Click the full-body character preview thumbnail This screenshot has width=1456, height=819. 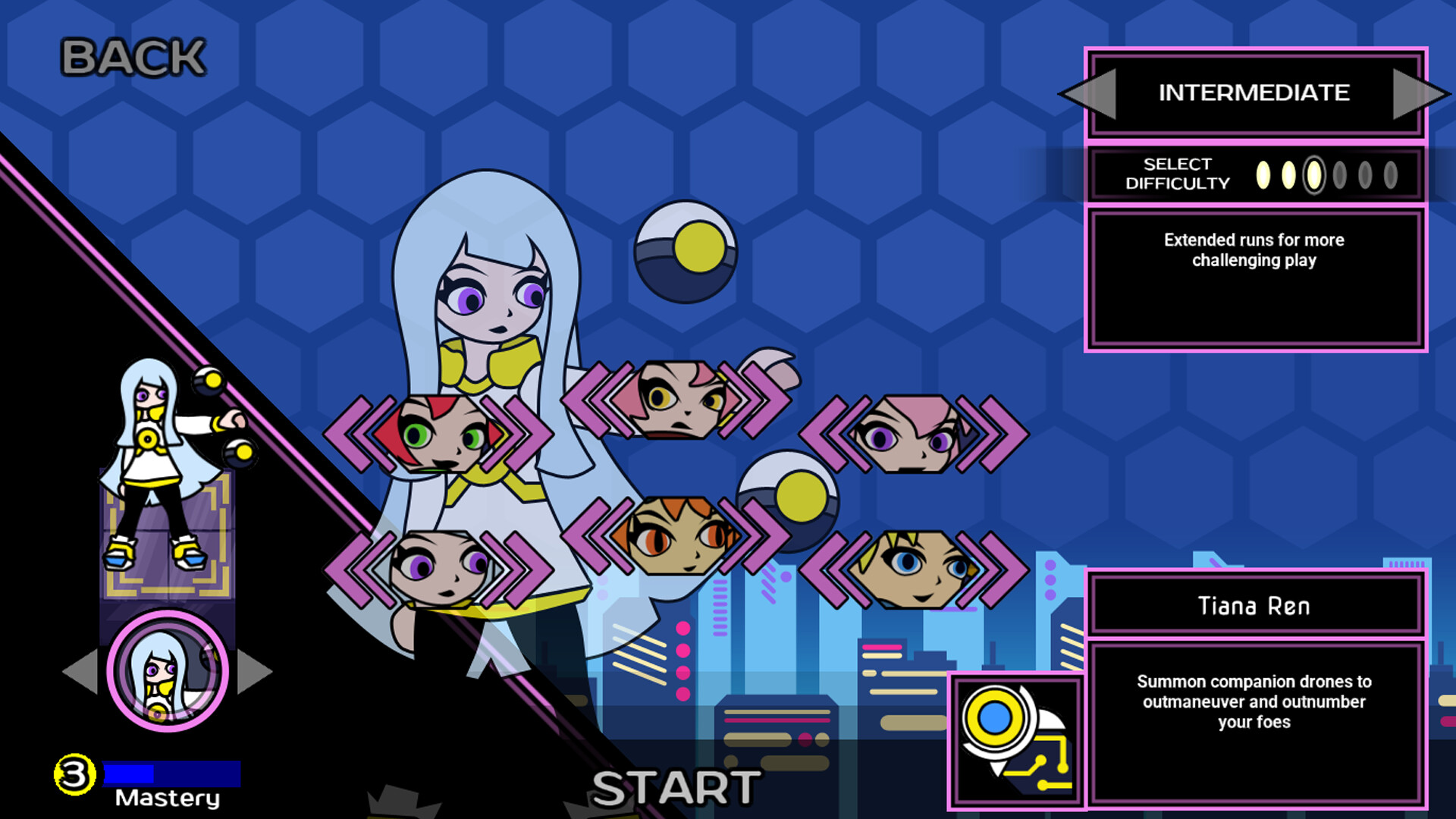[x=163, y=470]
